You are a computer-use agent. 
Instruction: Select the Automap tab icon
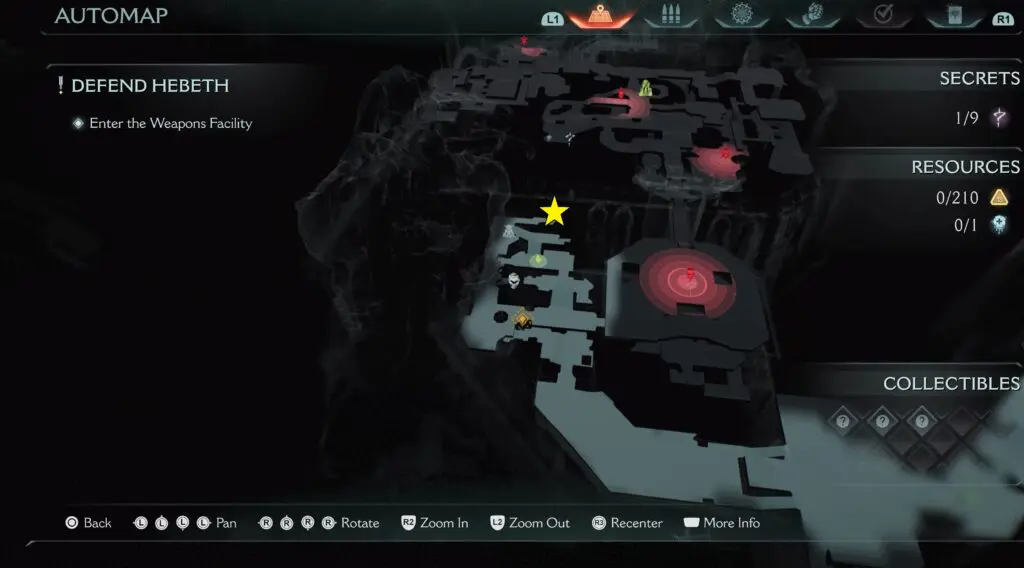[601, 16]
